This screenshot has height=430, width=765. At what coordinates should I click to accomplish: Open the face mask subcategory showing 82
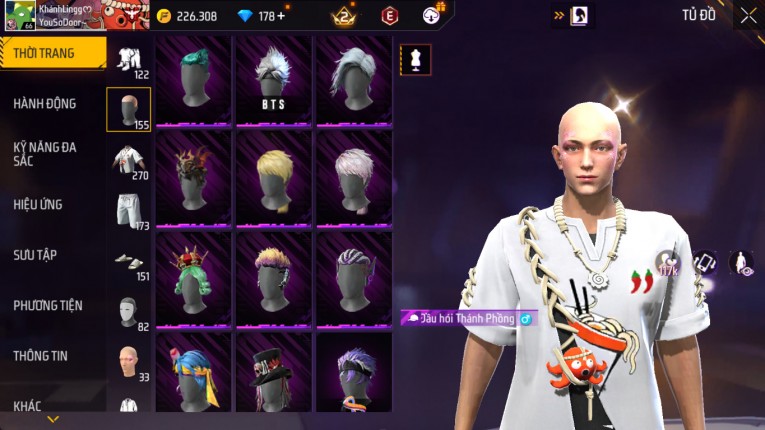pos(129,312)
